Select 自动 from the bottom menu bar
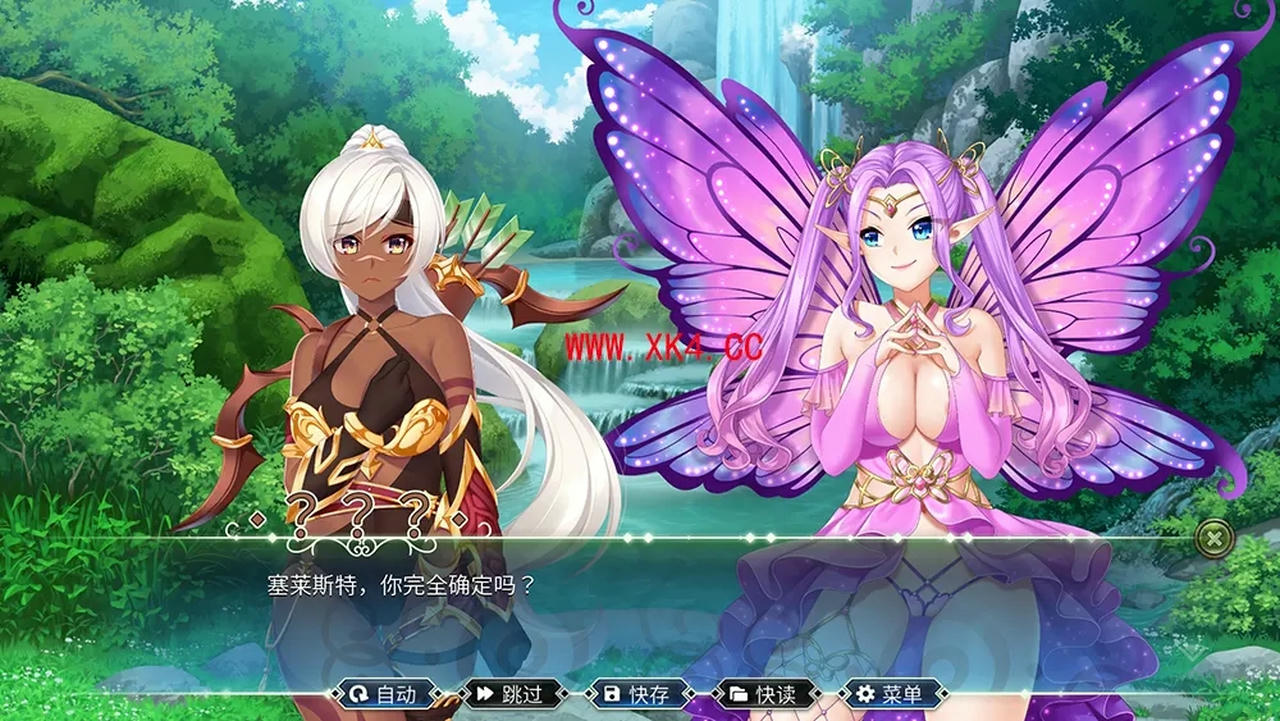Image resolution: width=1280 pixels, height=721 pixels. tap(390, 694)
